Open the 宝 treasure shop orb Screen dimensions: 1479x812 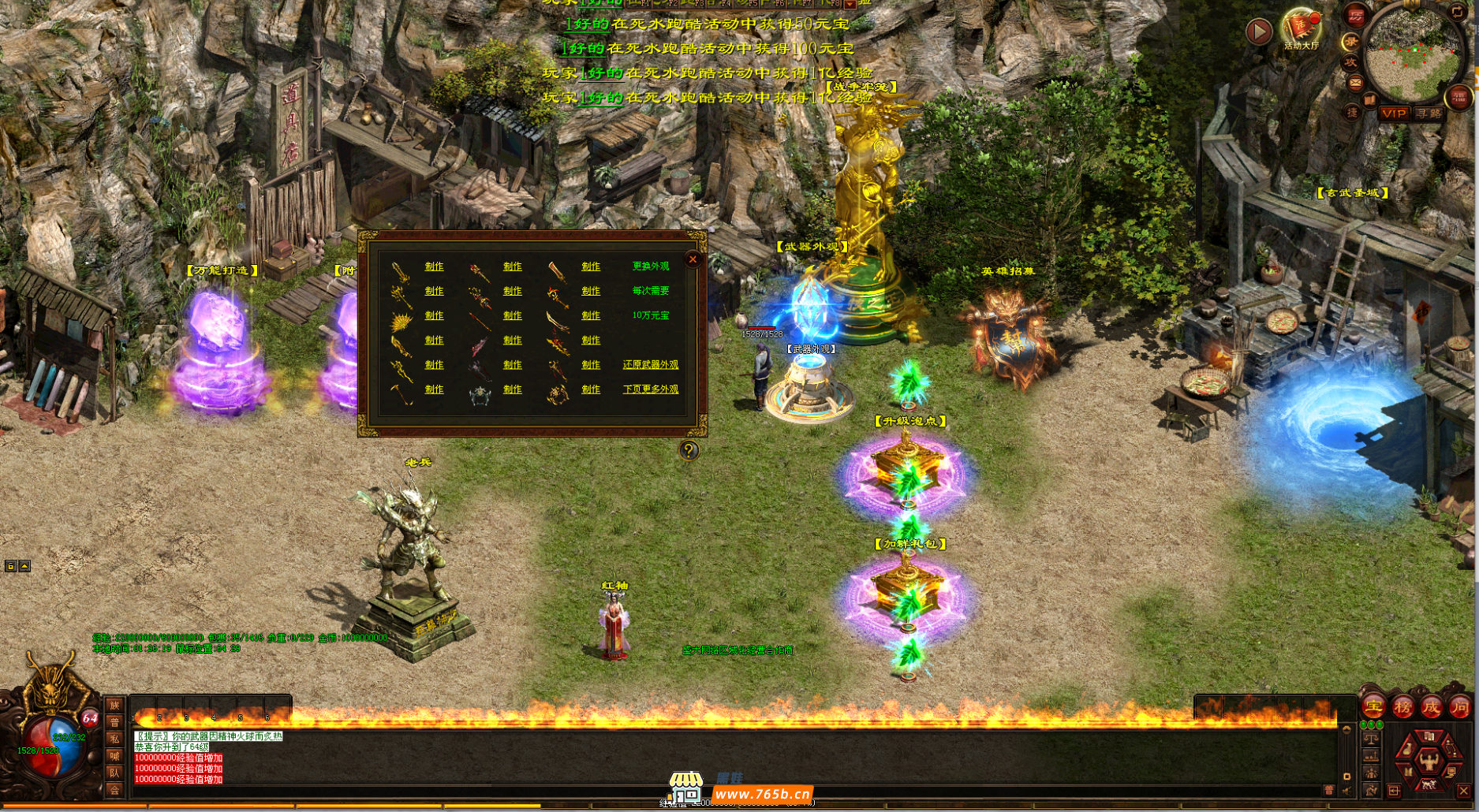click(1374, 707)
